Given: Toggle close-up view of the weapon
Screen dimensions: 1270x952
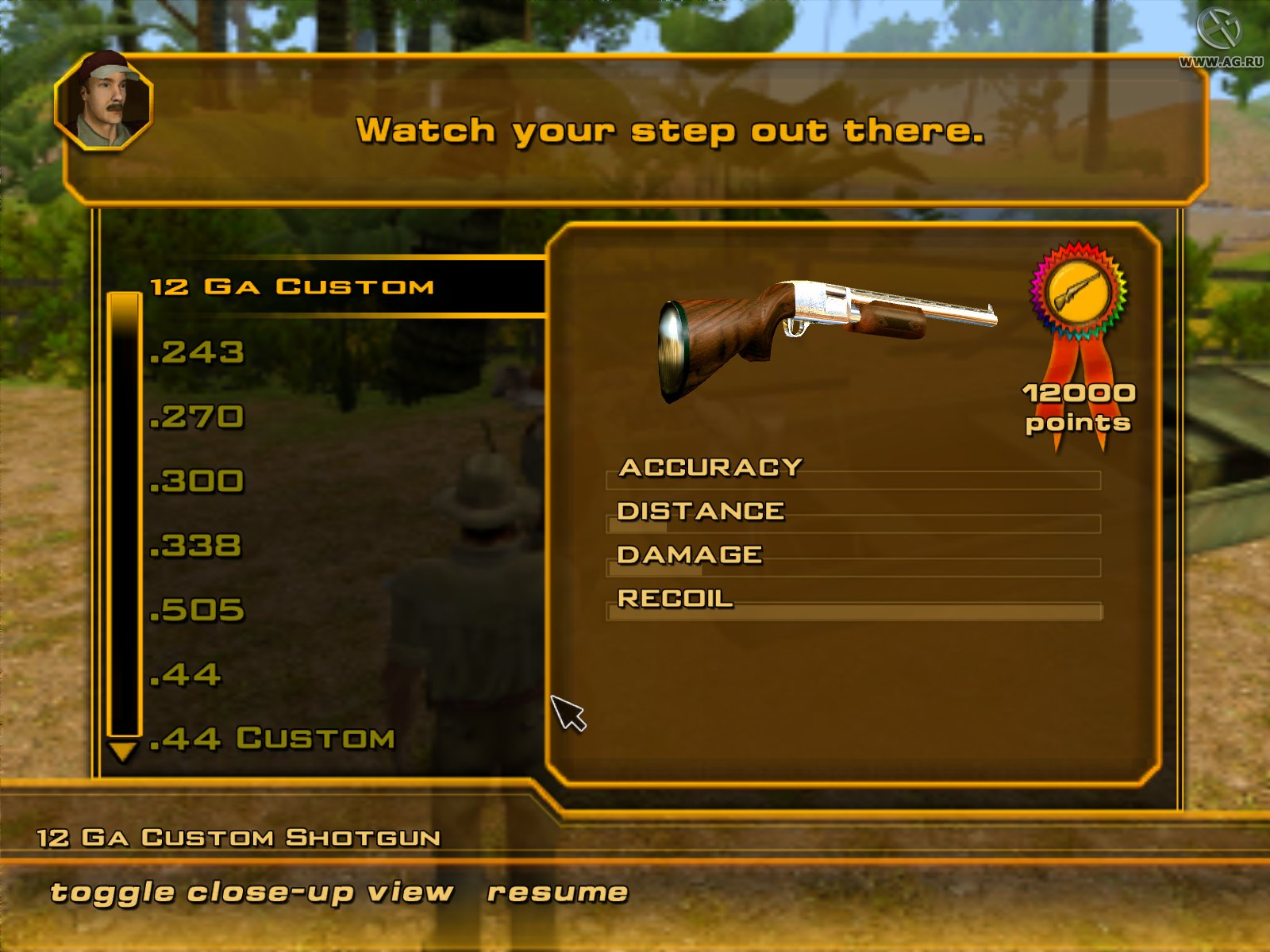Looking at the screenshot, I should pyautogui.click(x=250, y=891).
